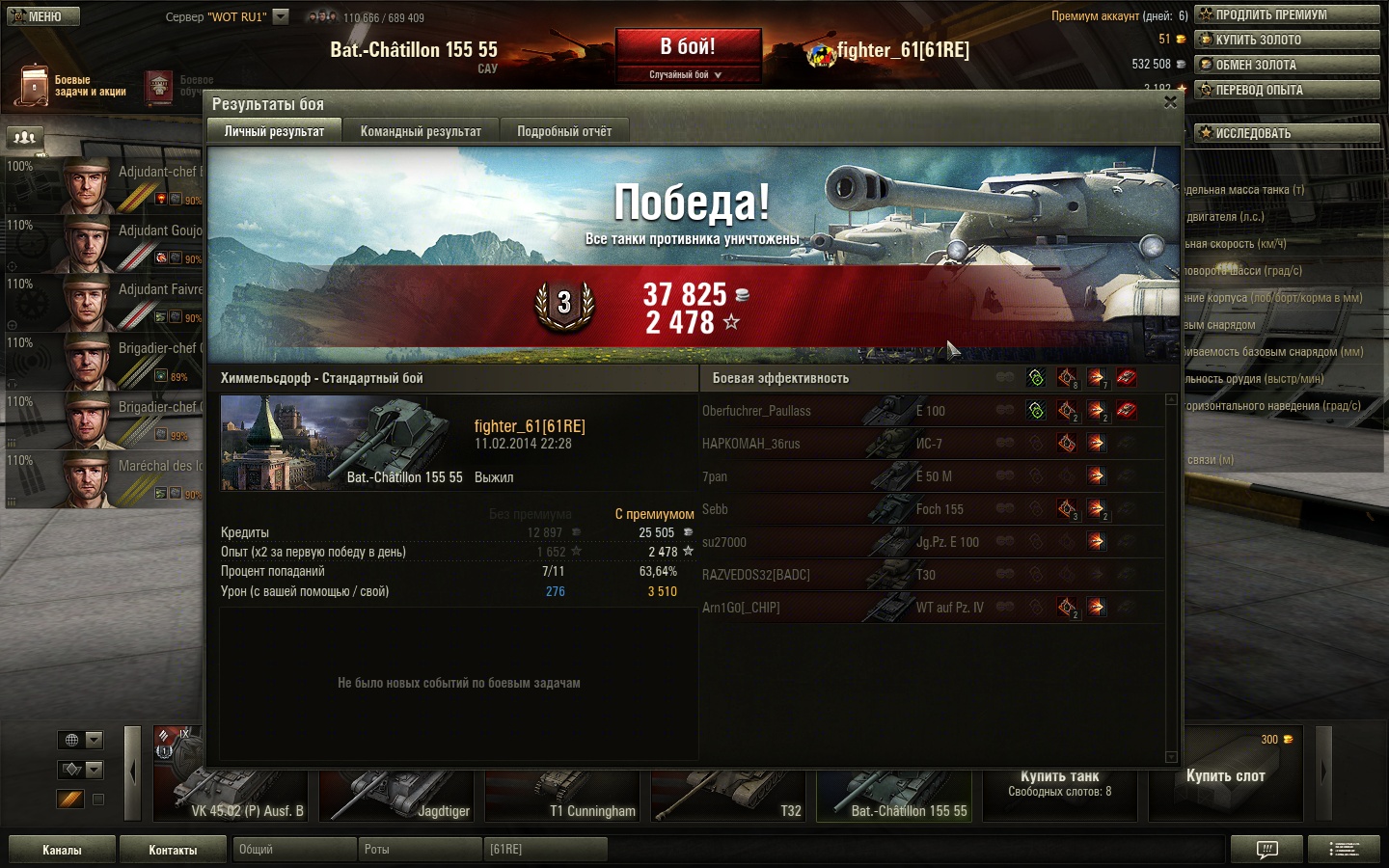Open the Подробный отчёт tab
This screenshot has width=1389, height=868.
[x=564, y=131]
